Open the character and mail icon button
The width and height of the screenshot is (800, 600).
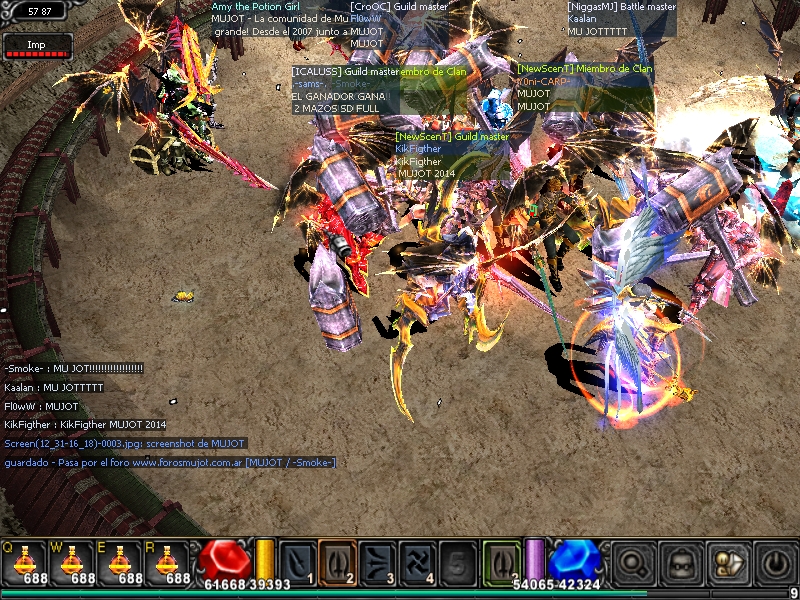coord(727,562)
